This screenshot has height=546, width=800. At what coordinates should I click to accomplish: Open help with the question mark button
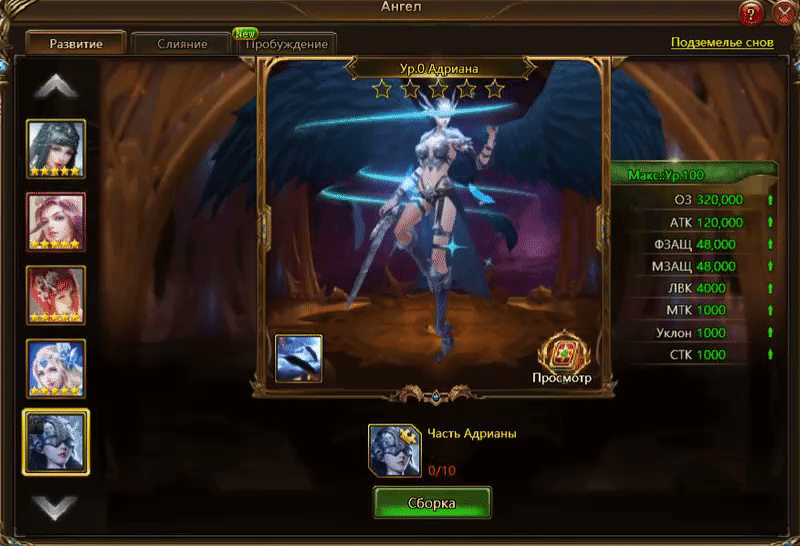[x=753, y=13]
